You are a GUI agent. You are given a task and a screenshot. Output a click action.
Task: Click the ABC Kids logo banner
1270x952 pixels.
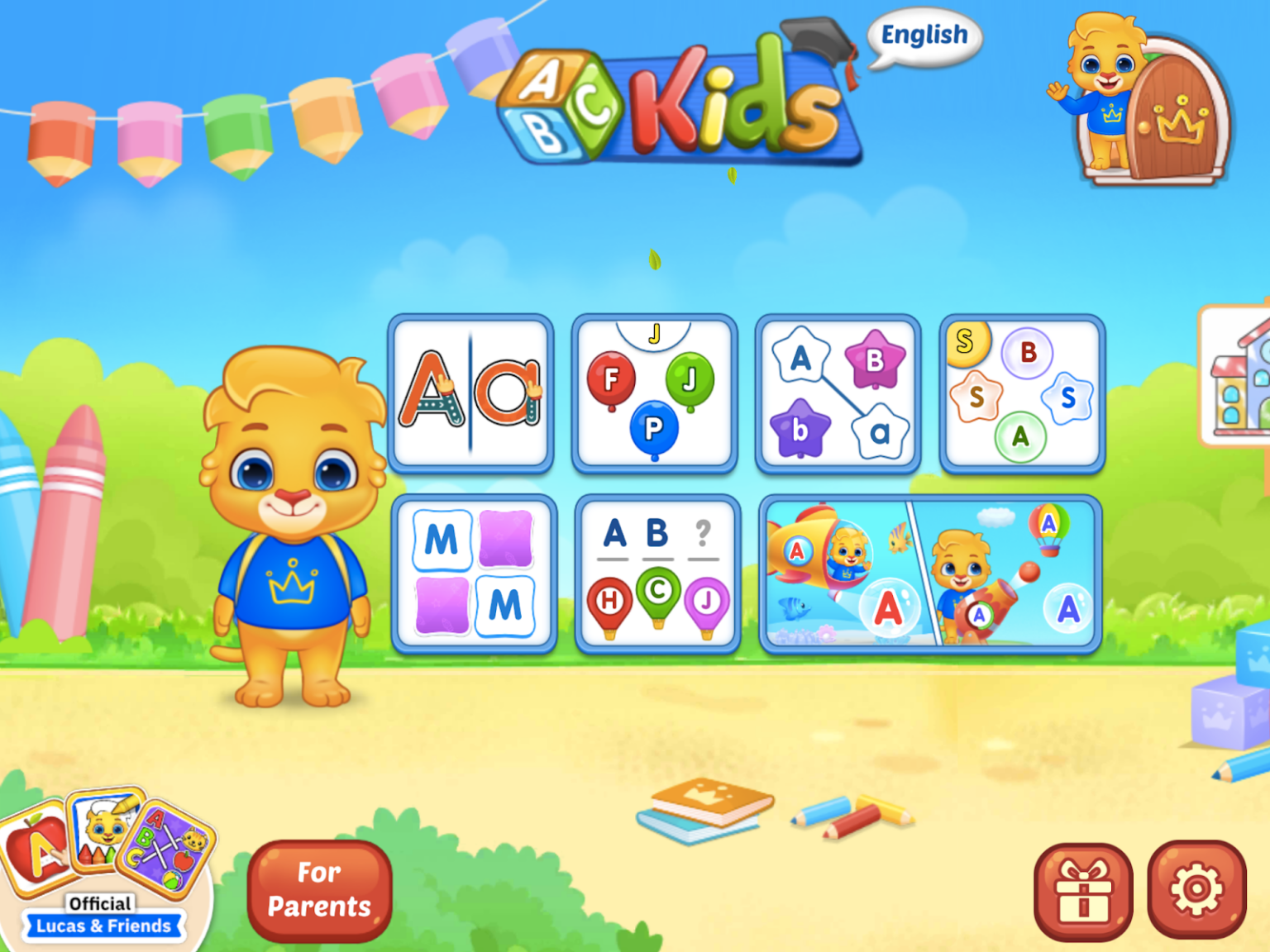(x=686, y=99)
